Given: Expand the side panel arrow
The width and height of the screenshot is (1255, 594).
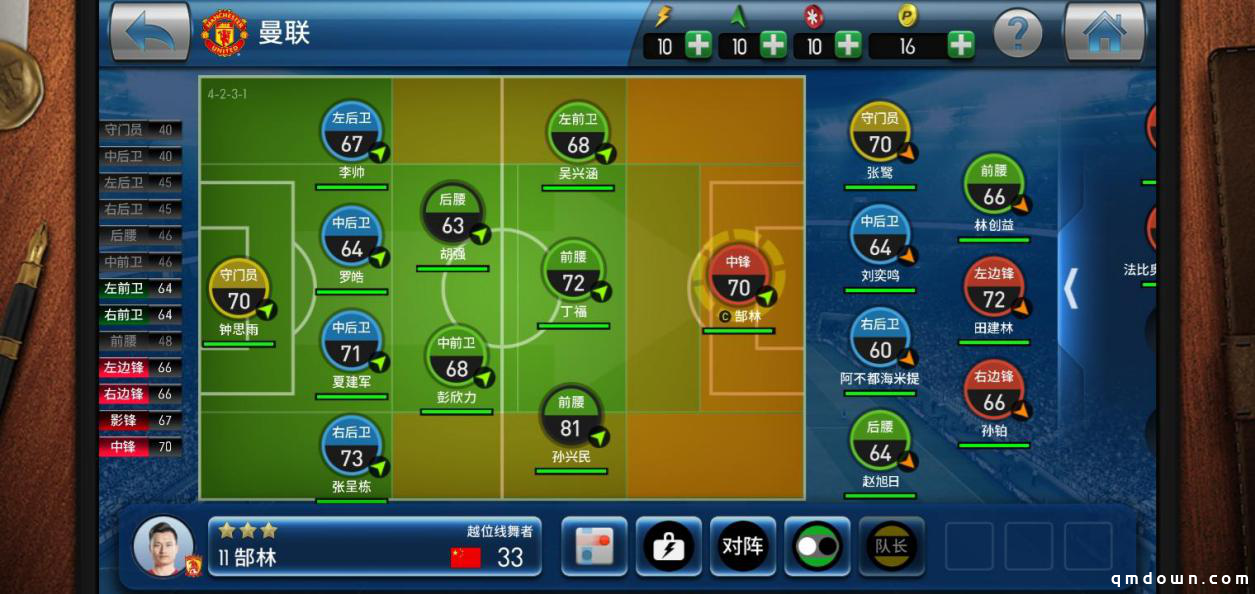Looking at the screenshot, I should (x=1070, y=287).
